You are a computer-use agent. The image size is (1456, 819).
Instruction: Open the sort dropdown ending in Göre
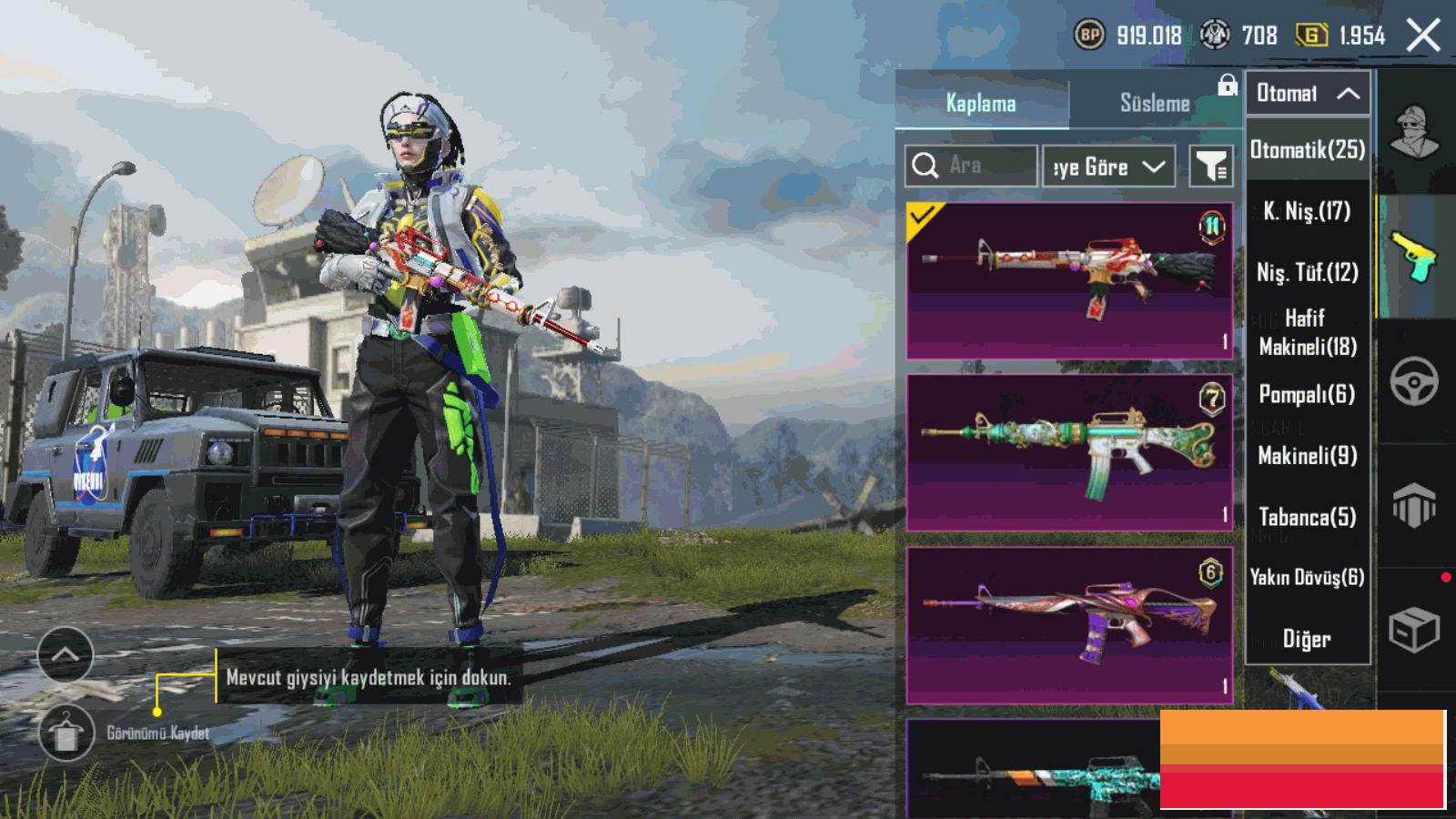click(1107, 167)
